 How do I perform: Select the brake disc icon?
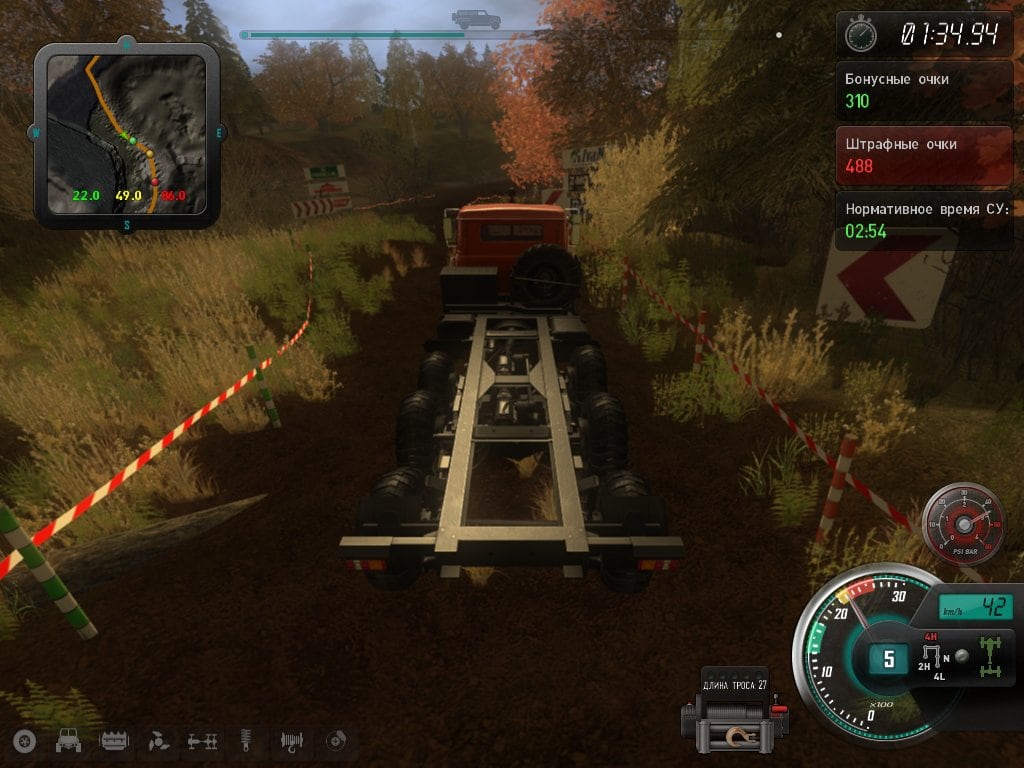pos(337,741)
